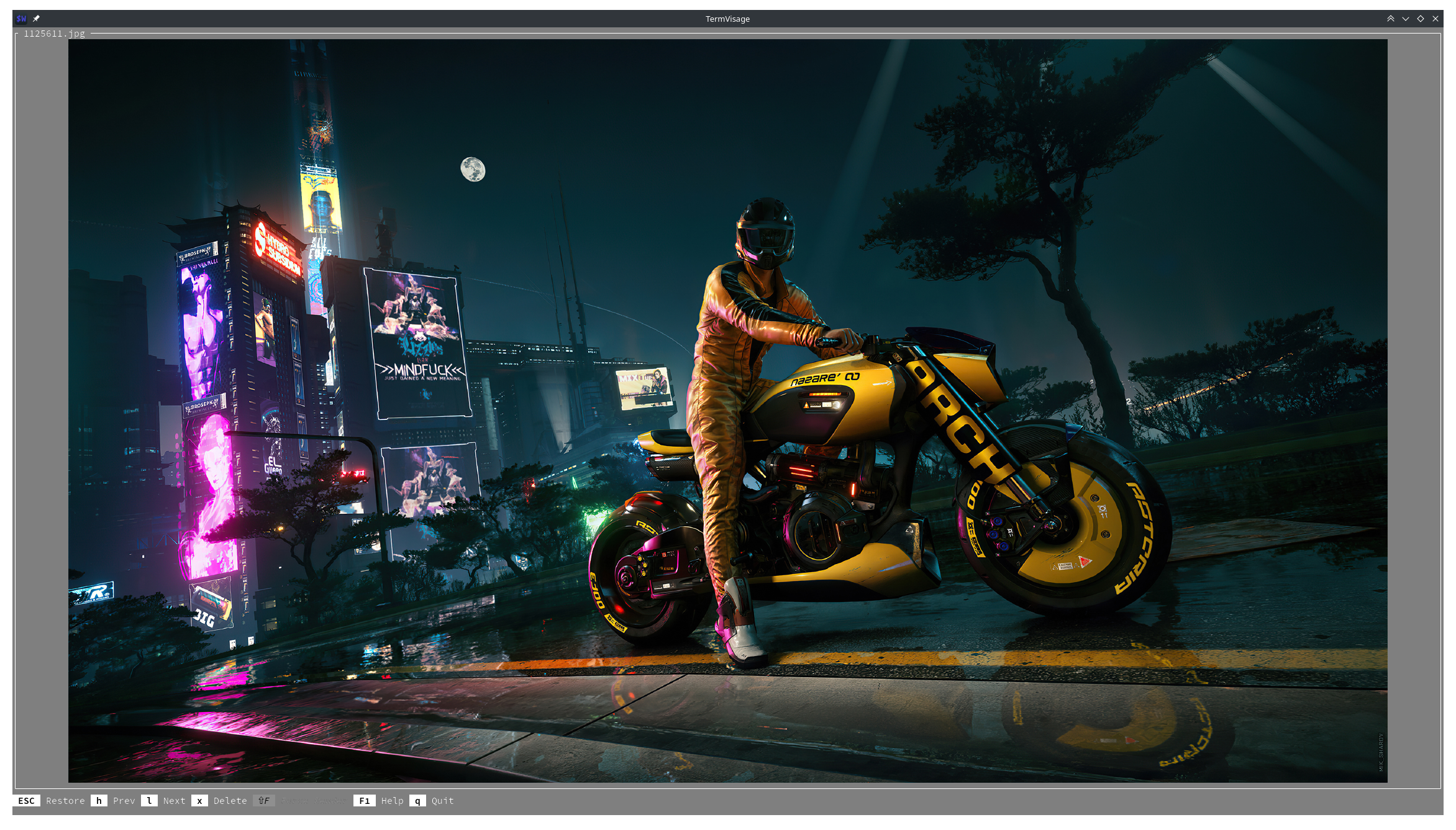1456x830 pixels.
Task: Click the Restore label
Action: [65, 801]
